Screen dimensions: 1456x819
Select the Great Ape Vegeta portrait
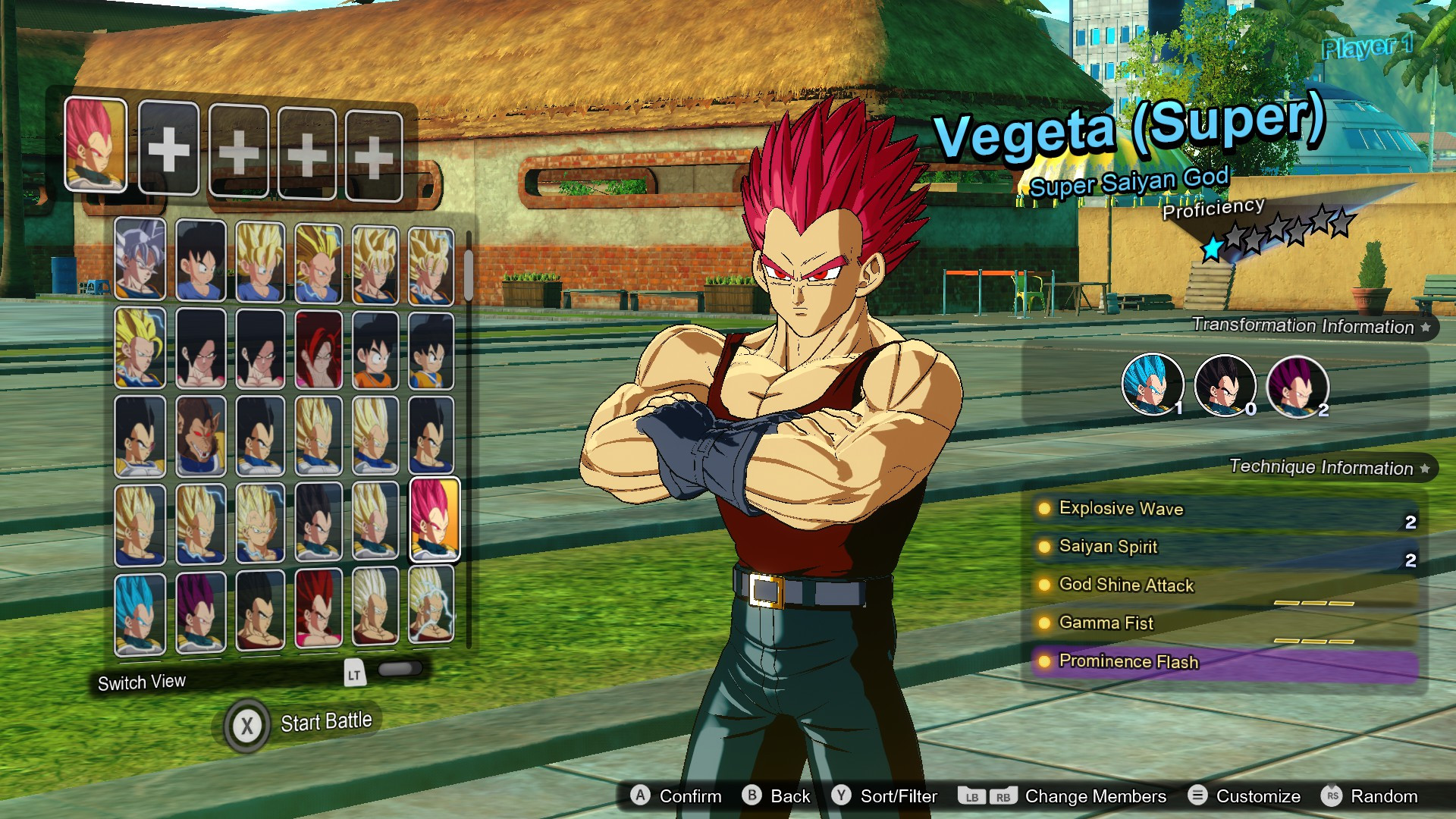200,436
